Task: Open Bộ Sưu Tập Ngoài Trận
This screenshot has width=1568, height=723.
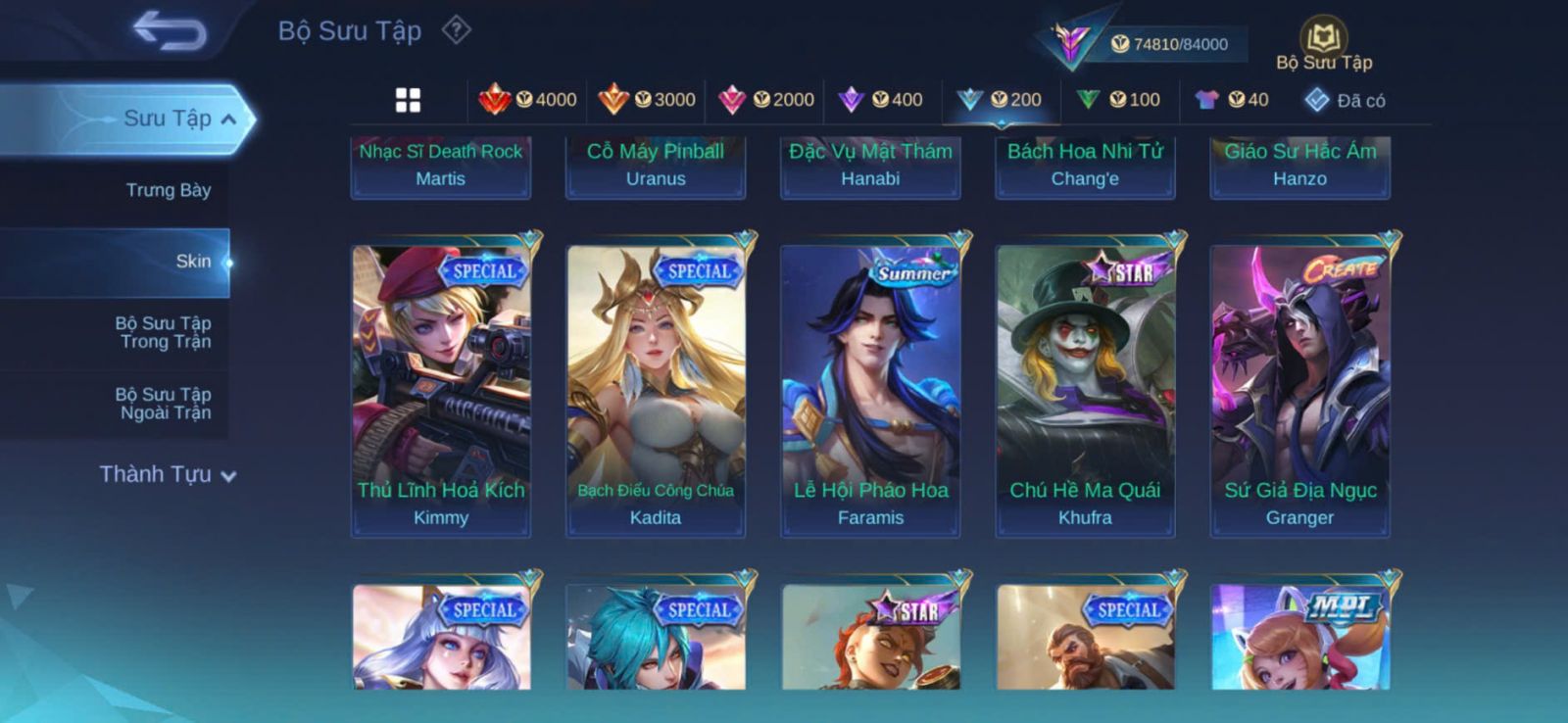Action: pyautogui.click(x=164, y=404)
